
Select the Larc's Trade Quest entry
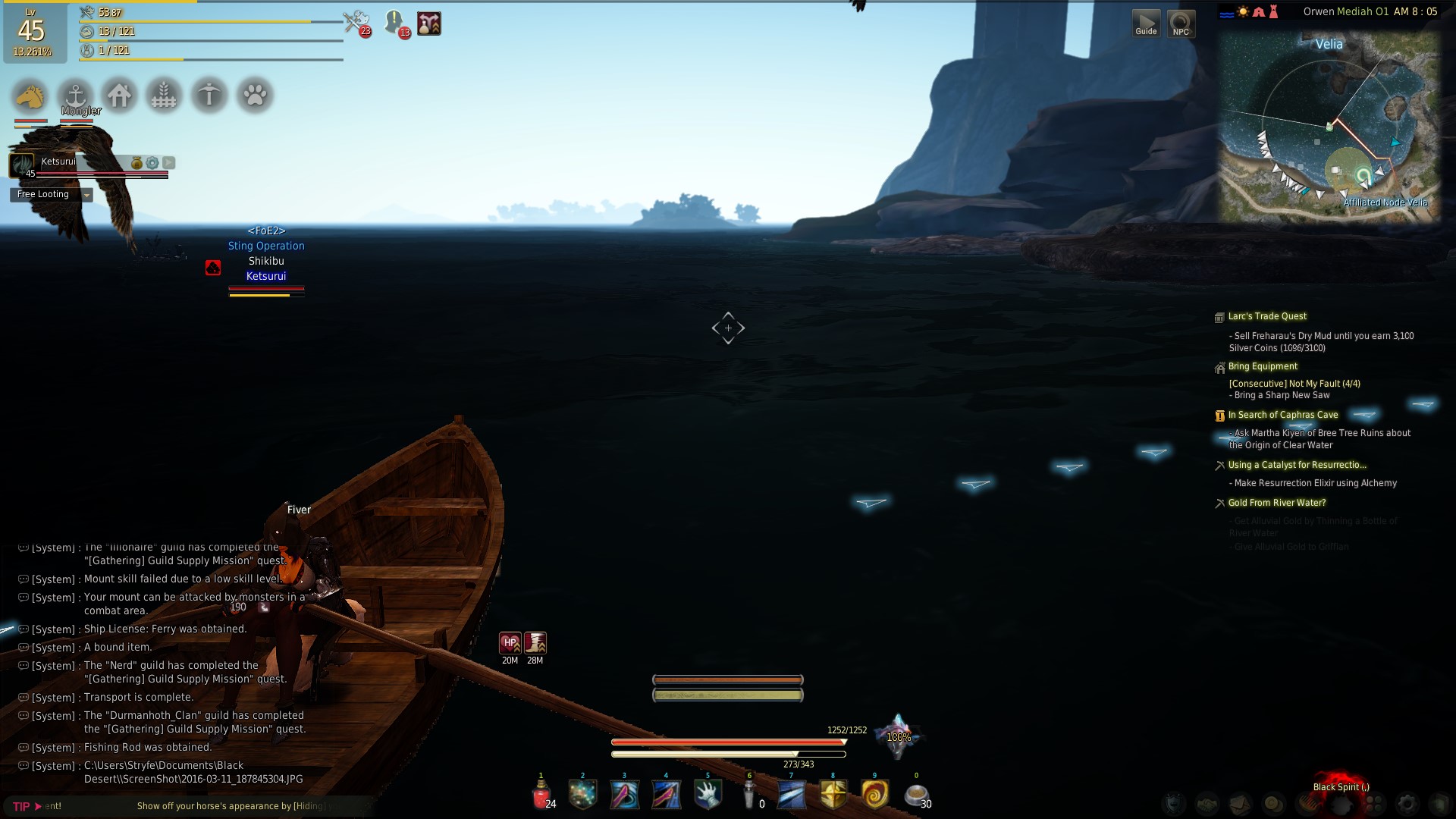point(1267,316)
